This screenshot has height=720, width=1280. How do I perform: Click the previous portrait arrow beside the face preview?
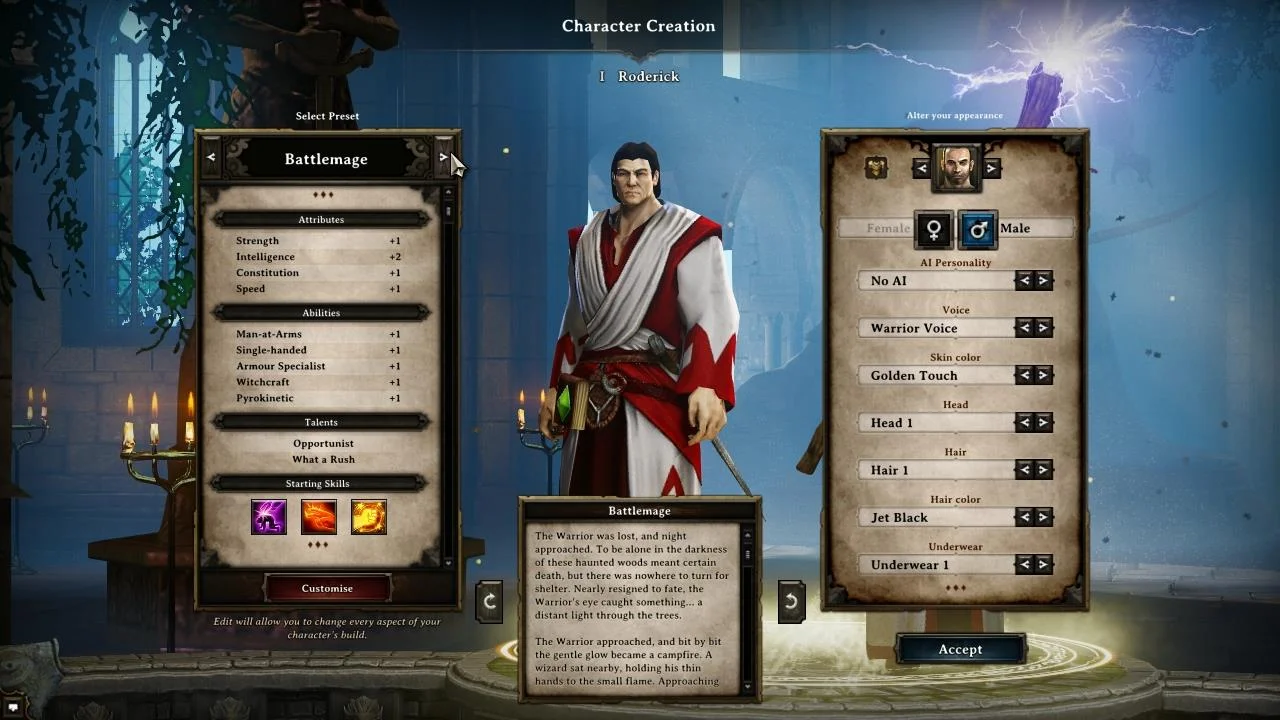922,167
